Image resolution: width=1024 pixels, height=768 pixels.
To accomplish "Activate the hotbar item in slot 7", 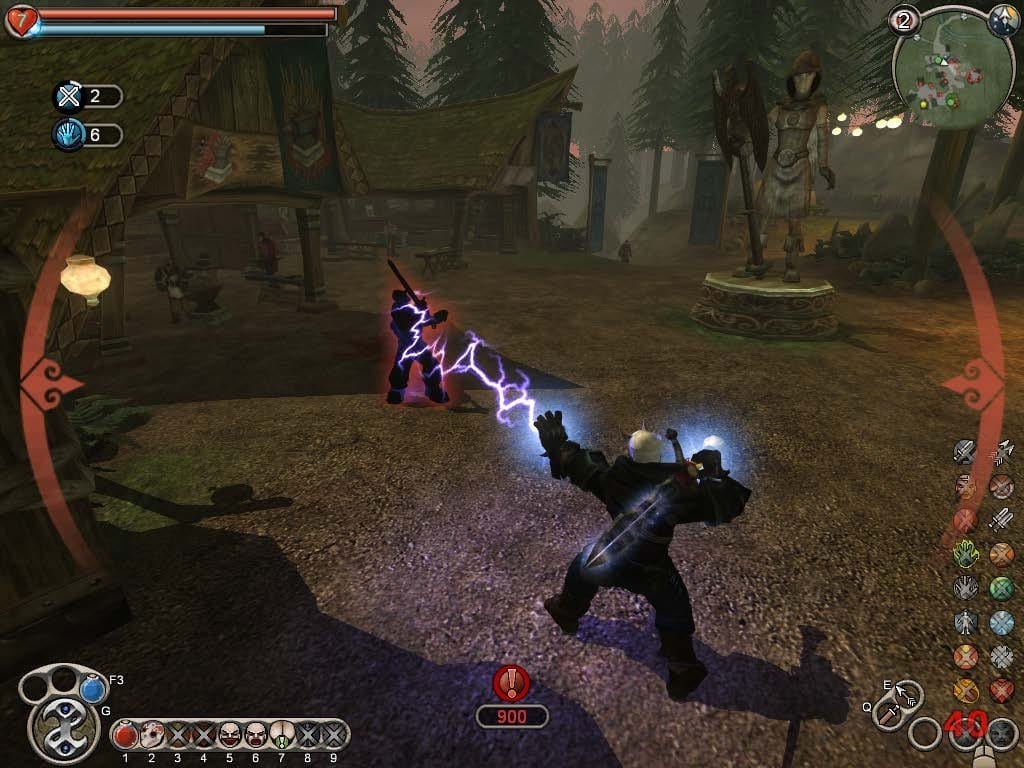I will tap(282, 735).
